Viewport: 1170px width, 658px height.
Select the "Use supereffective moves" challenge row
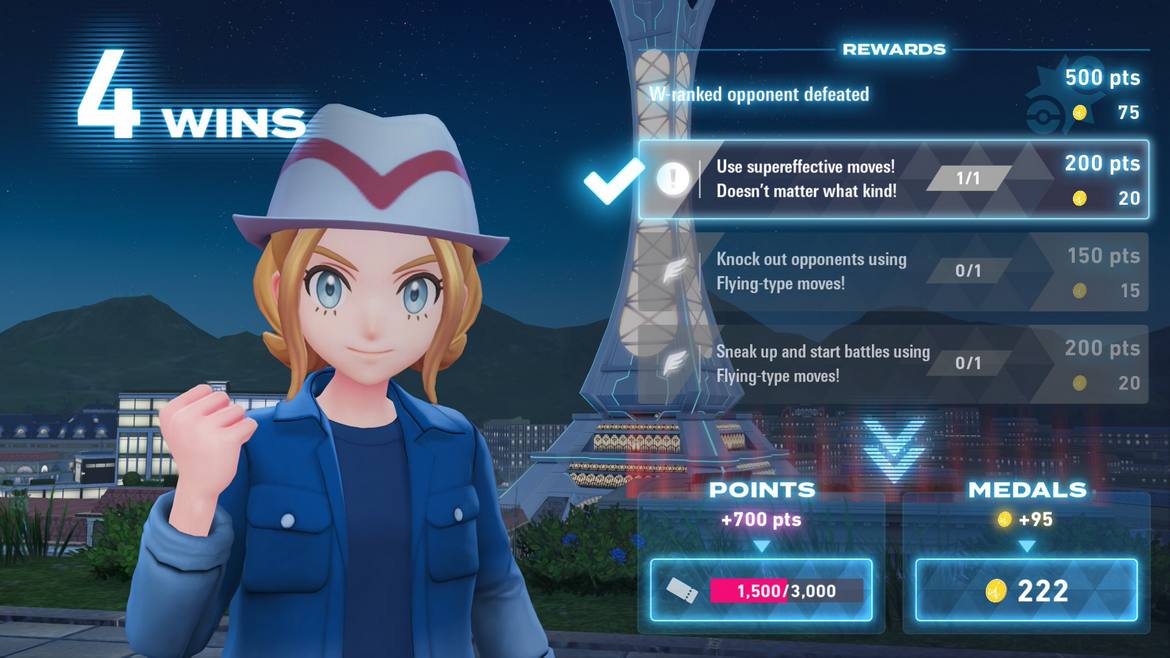pos(893,179)
